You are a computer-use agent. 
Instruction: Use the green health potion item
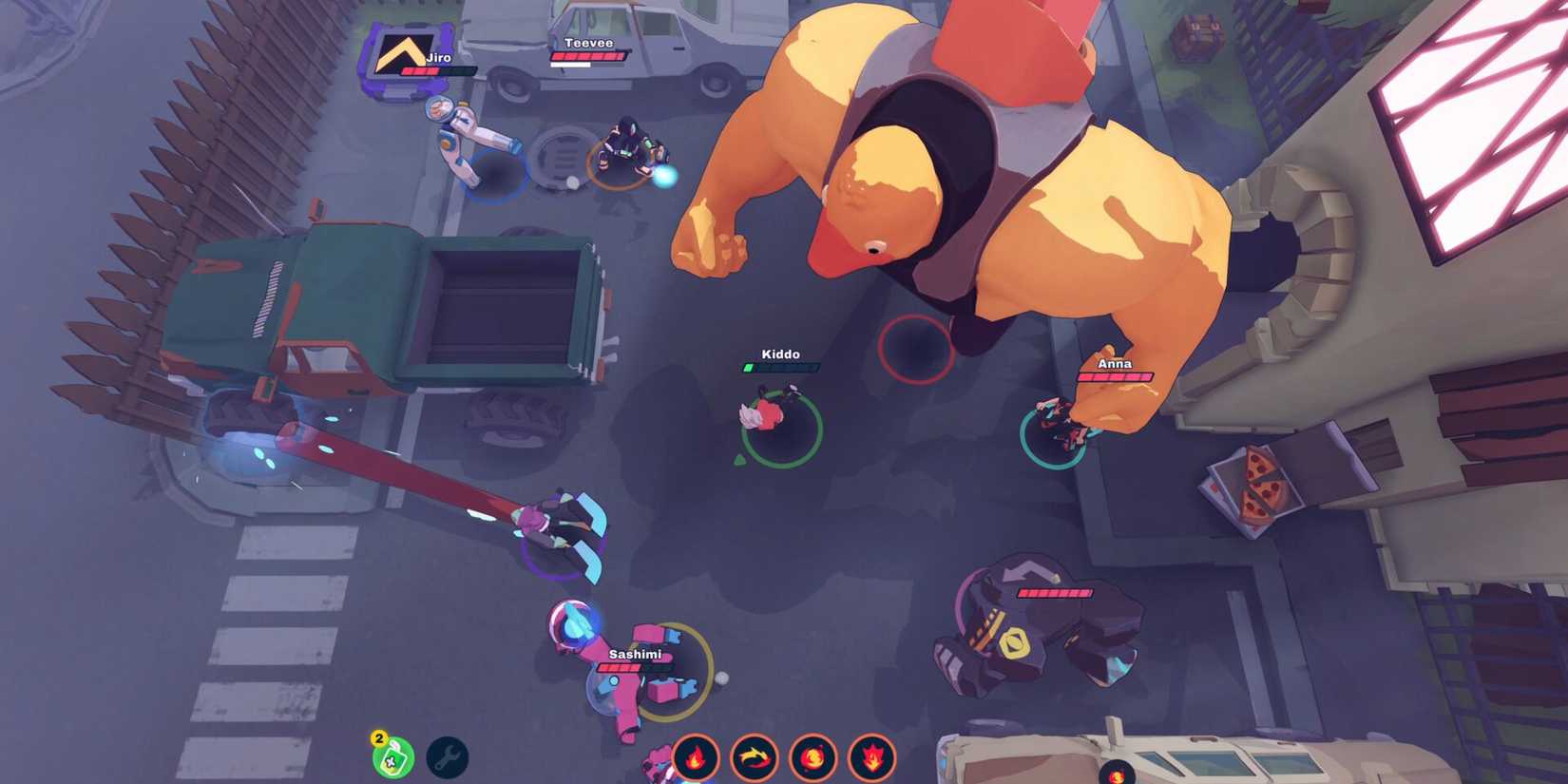click(393, 758)
